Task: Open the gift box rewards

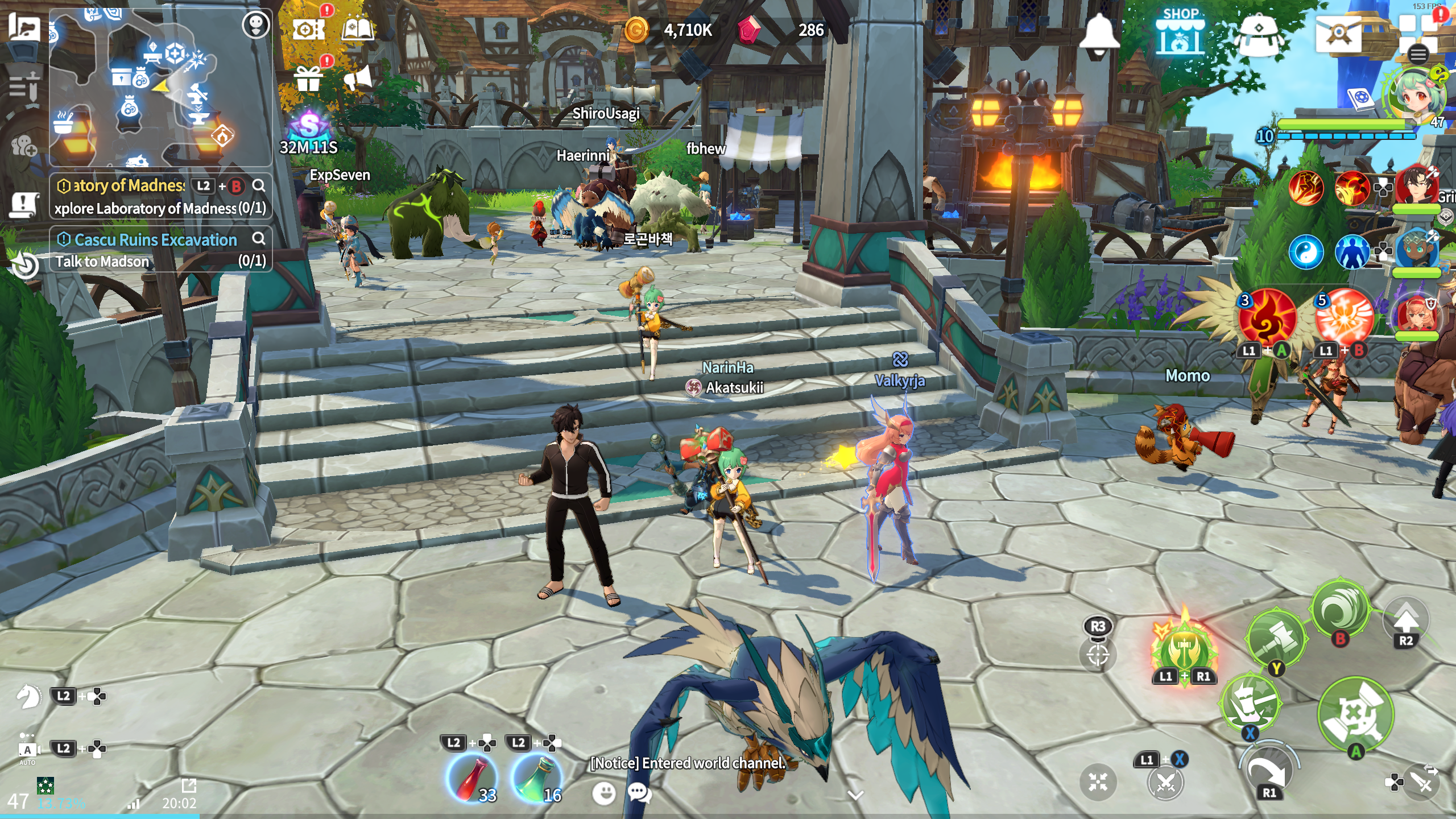Action: pyautogui.click(x=308, y=78)
